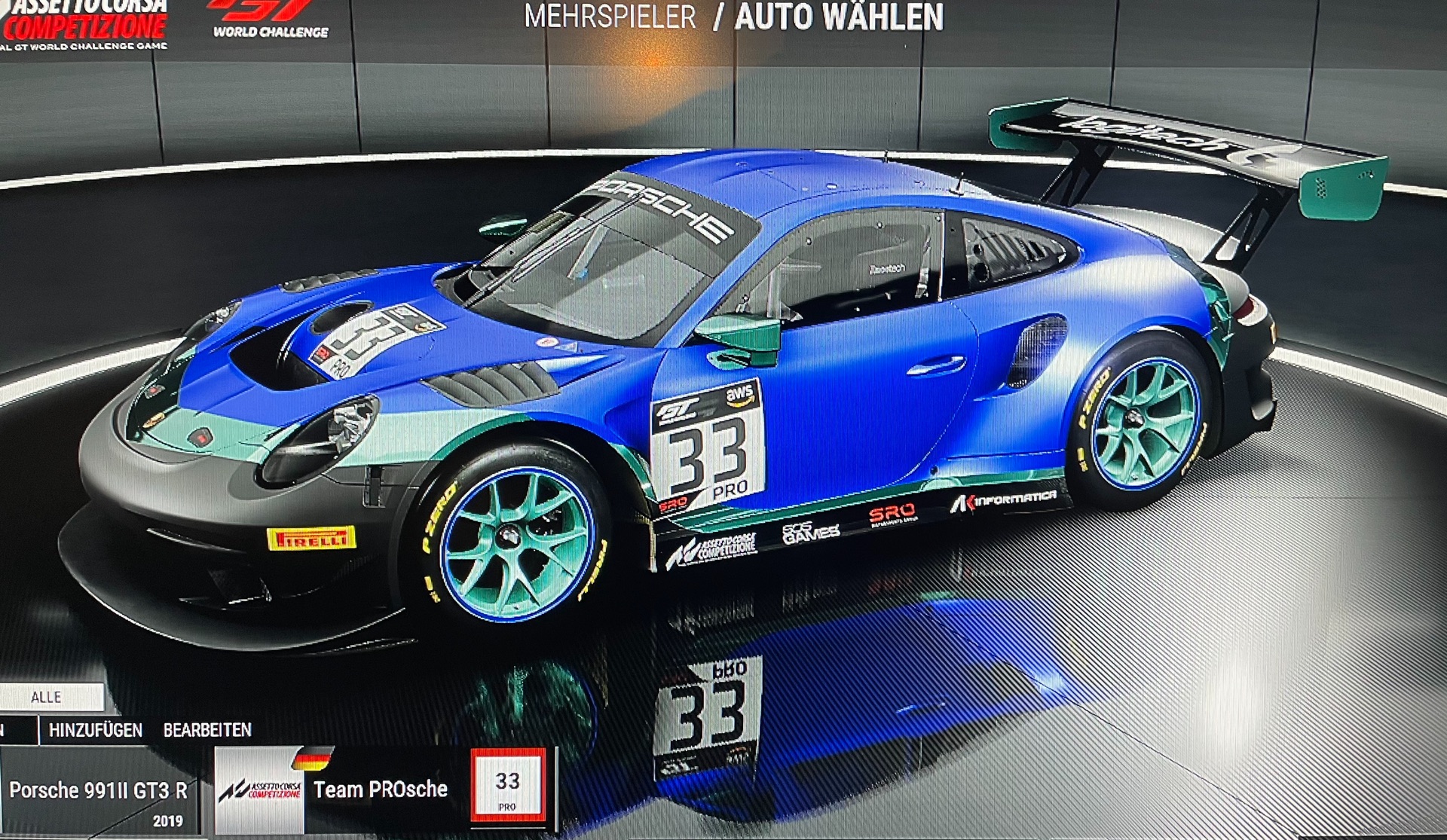
Task: Click the number 33 PRO badge
Action: pos(507,785)
